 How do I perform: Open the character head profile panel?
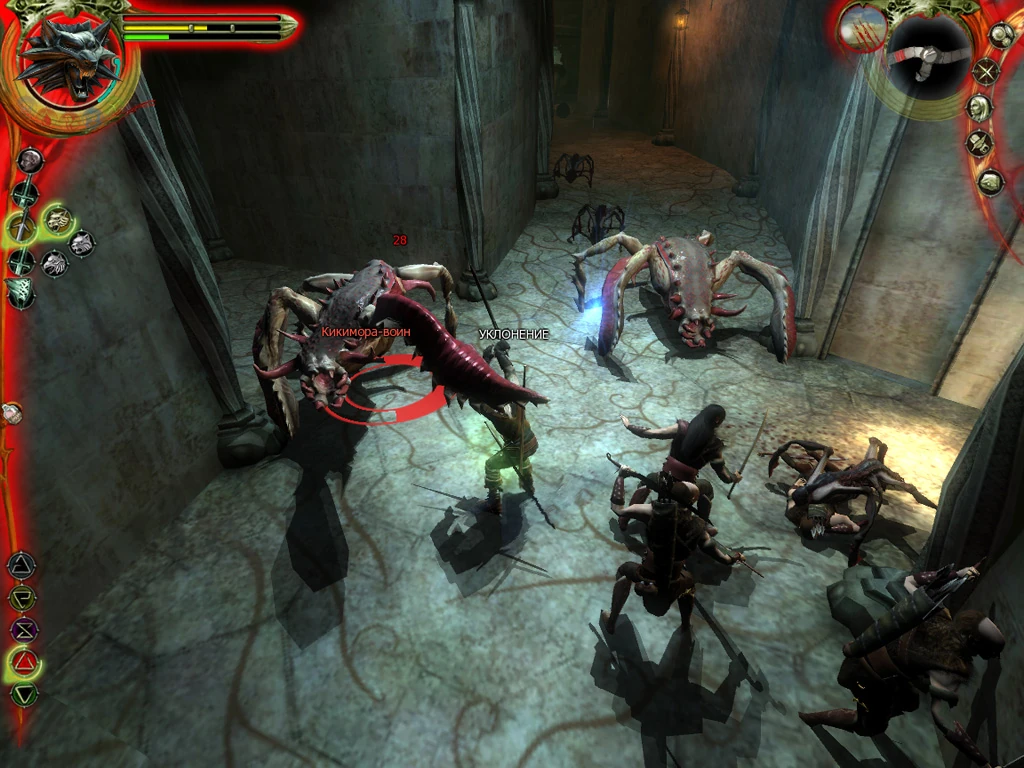tap(980, 108)
